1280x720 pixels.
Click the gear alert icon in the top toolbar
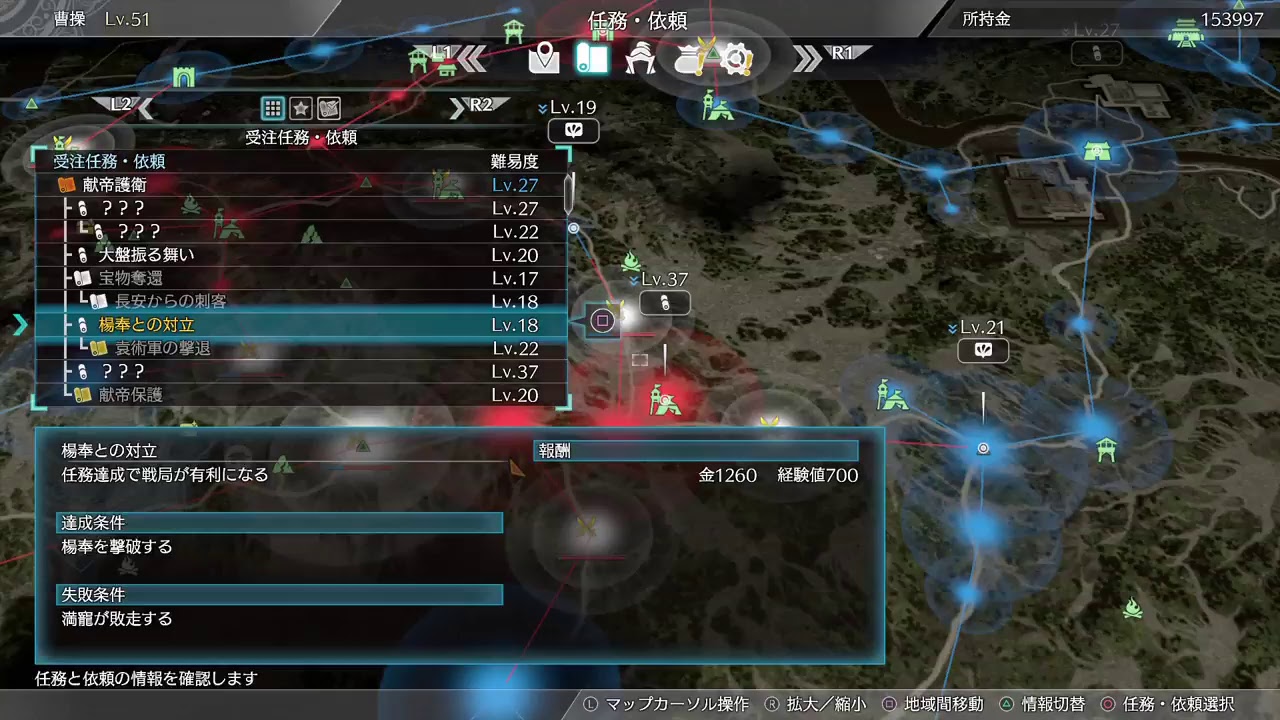[737, 60]
